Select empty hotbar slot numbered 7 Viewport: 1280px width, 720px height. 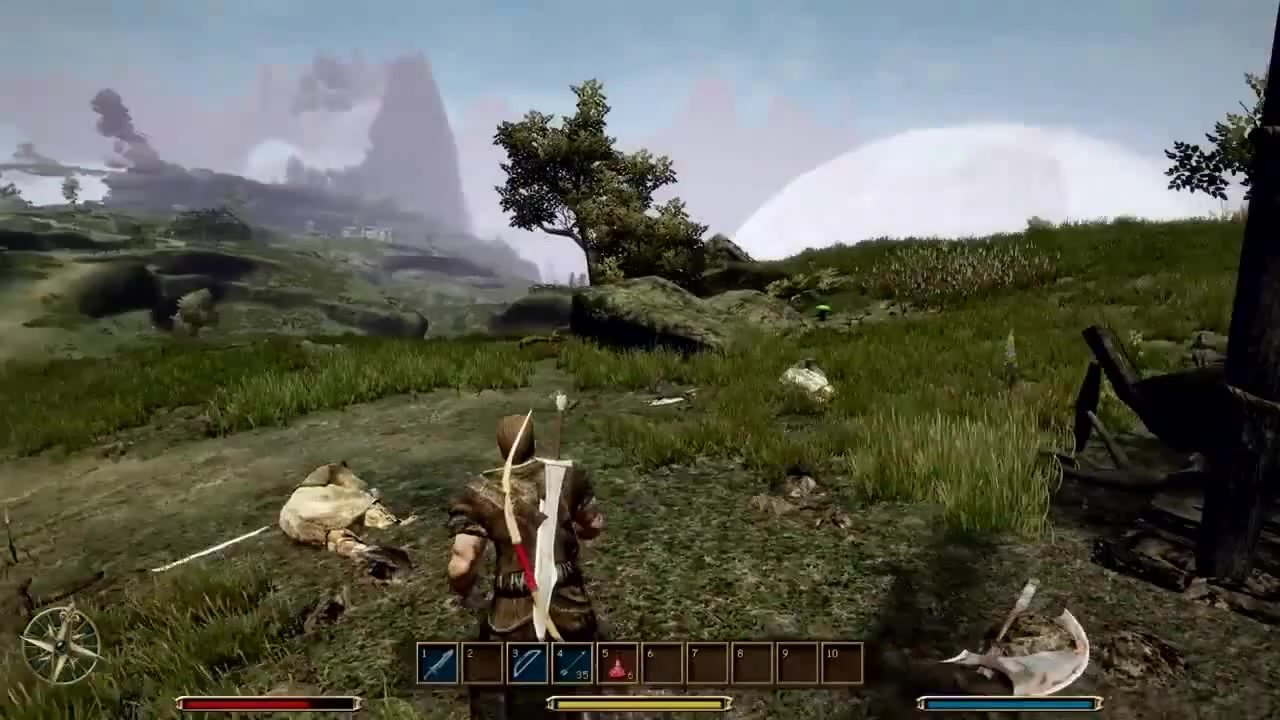pos(708,663)
